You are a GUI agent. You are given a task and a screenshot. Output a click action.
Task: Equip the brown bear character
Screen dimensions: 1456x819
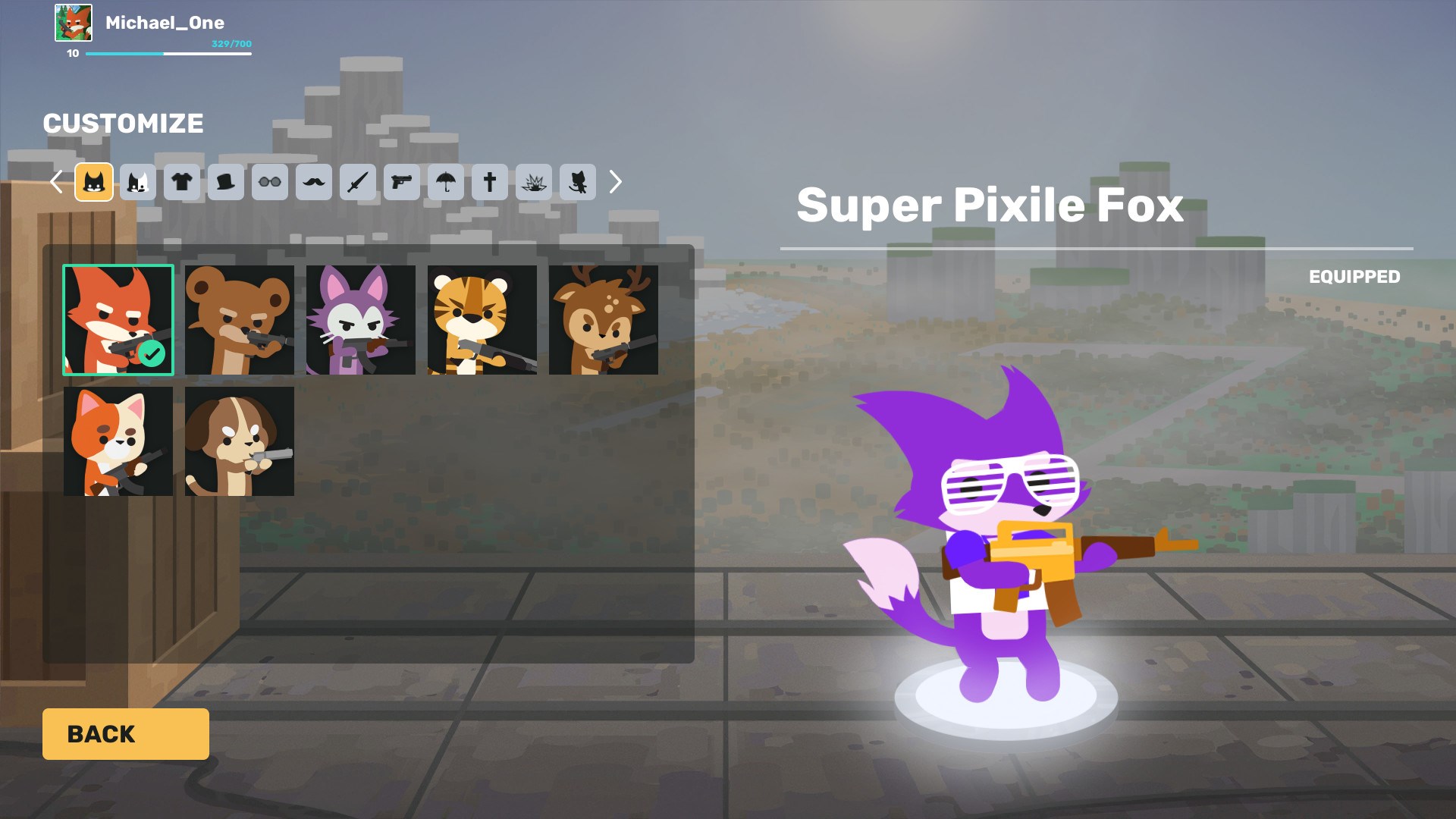click(x=239, y=319)
